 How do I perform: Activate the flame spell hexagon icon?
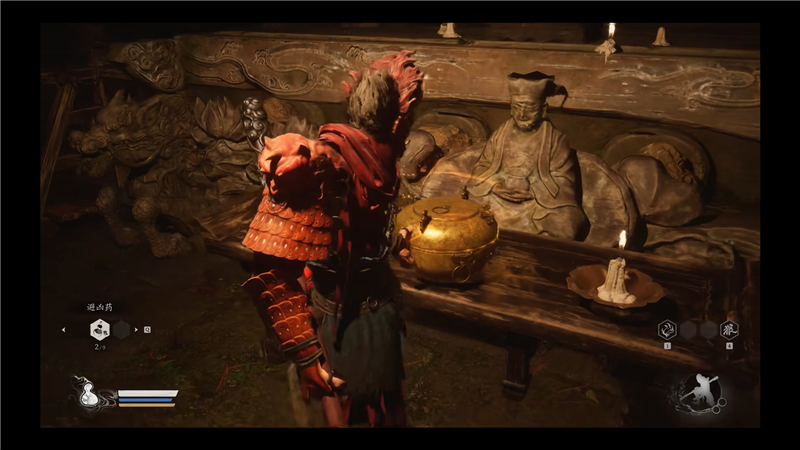point(666,329)
